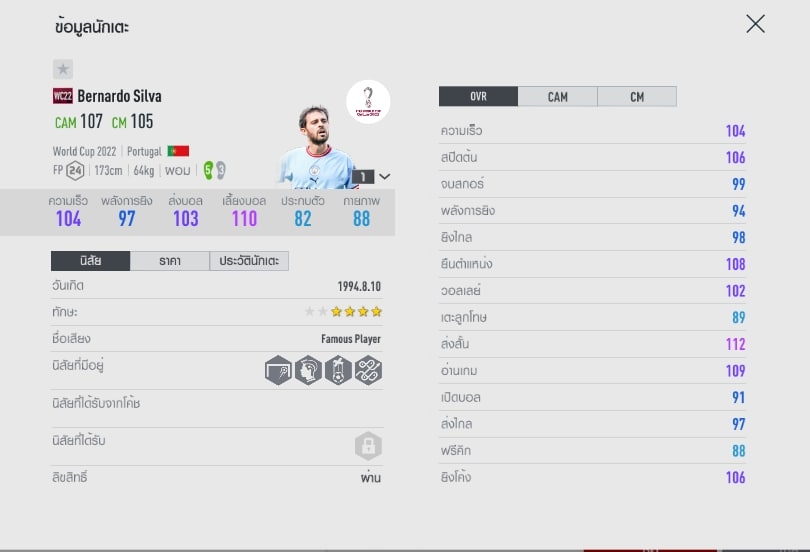The height and width of the screenshot is (552, 810).
Task: Click the head profile trait icon
Action: [308, 370]
